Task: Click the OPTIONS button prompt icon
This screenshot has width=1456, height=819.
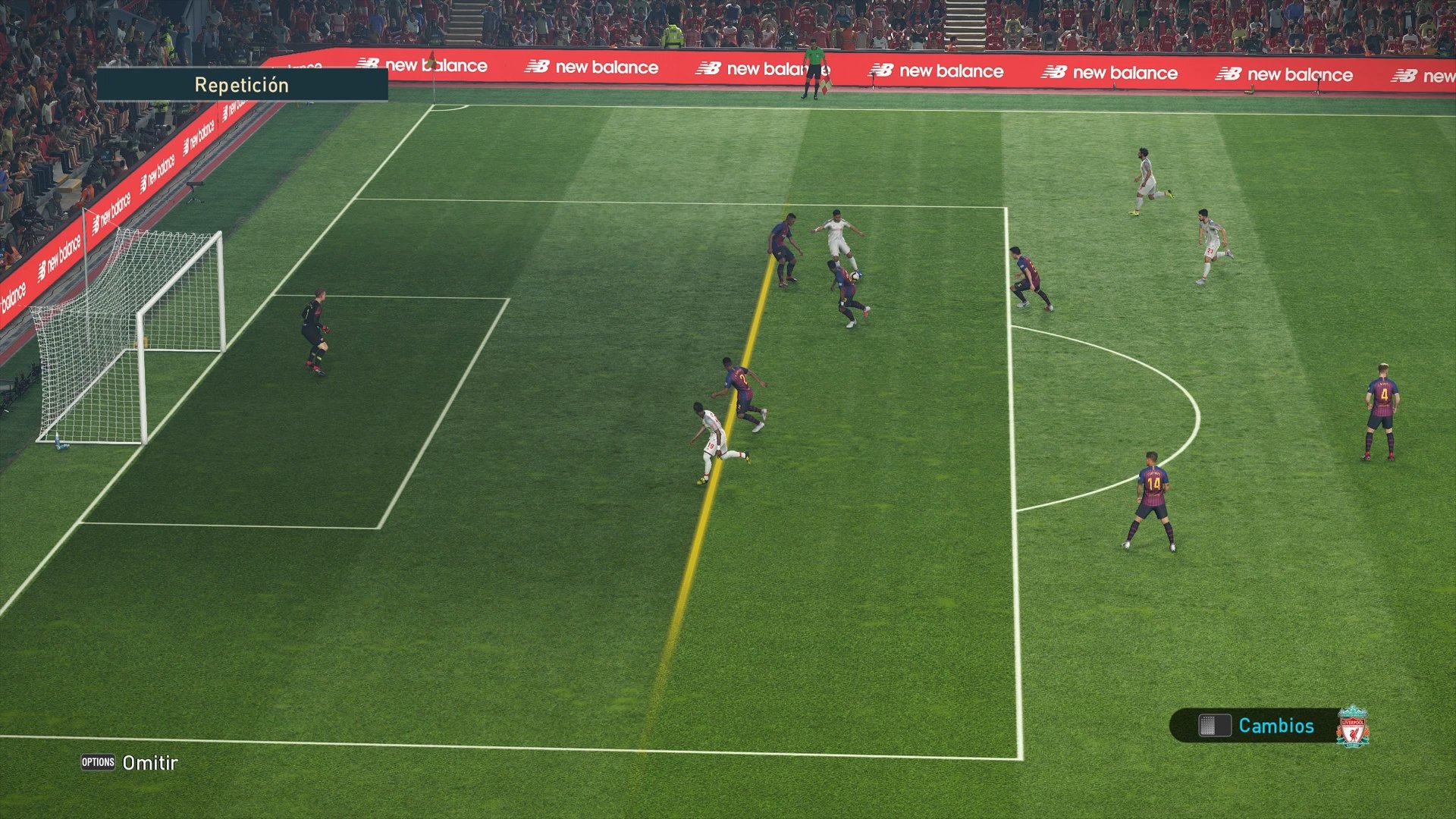Action: pos(97,763)
